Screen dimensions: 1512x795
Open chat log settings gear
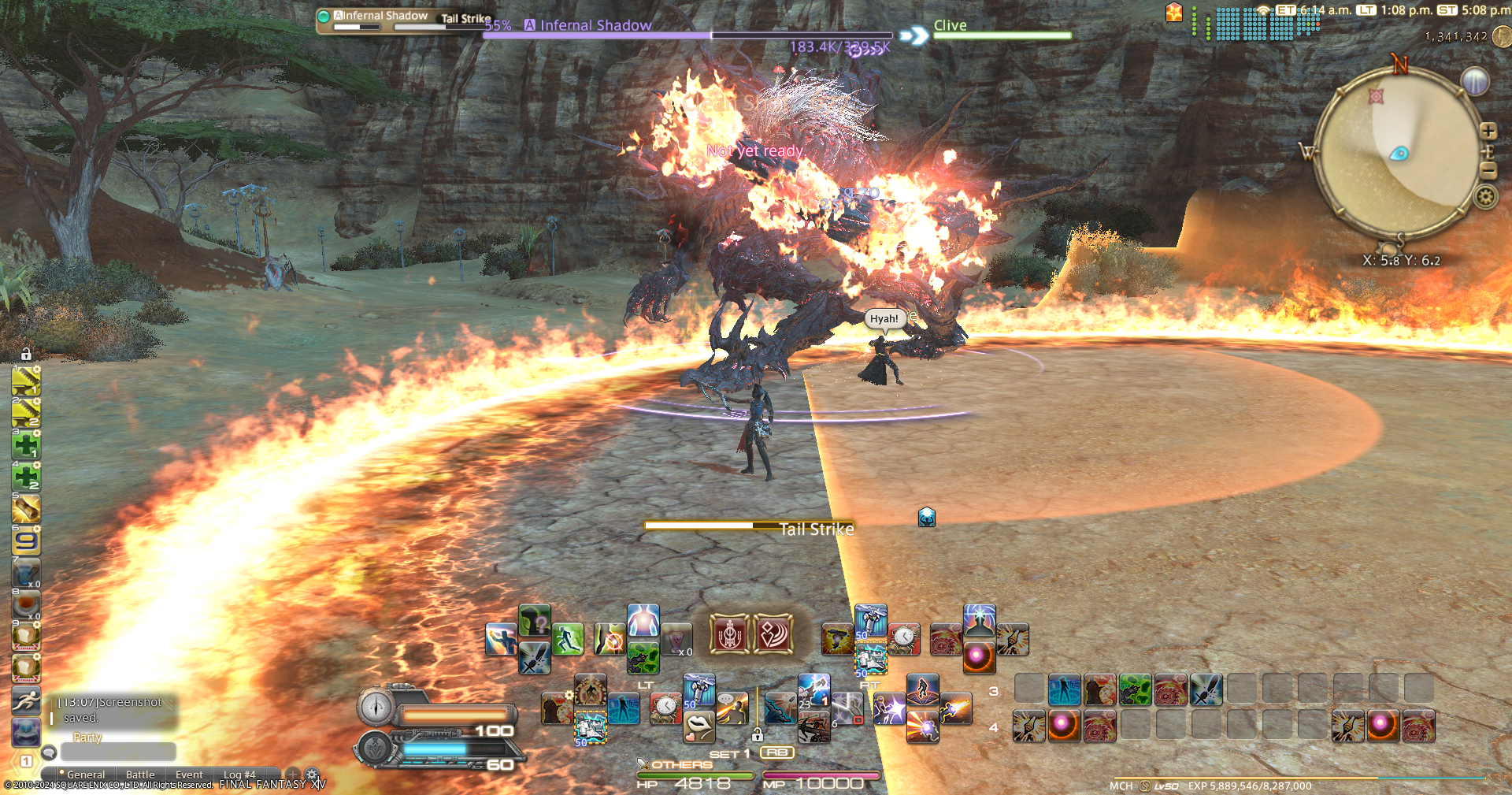(313, 775)
